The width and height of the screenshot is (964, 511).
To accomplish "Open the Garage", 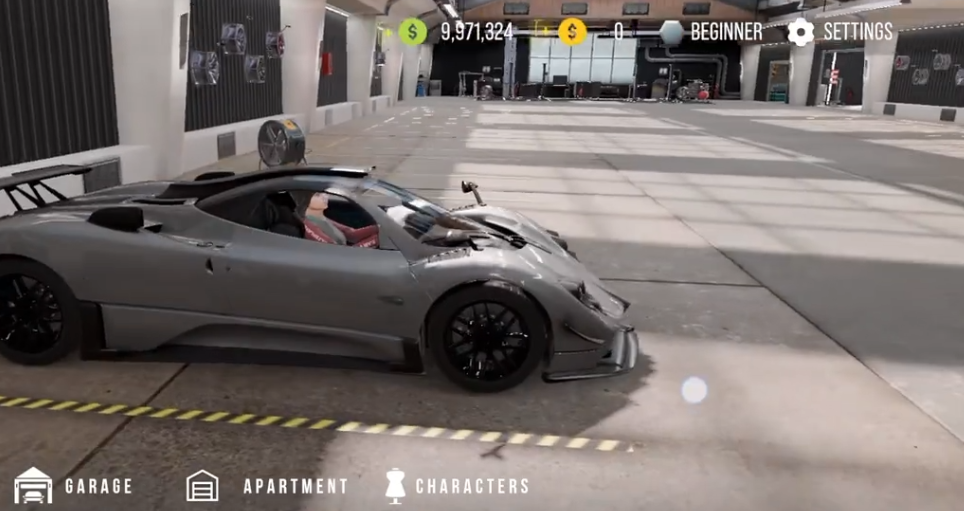I will click(74, 486).
